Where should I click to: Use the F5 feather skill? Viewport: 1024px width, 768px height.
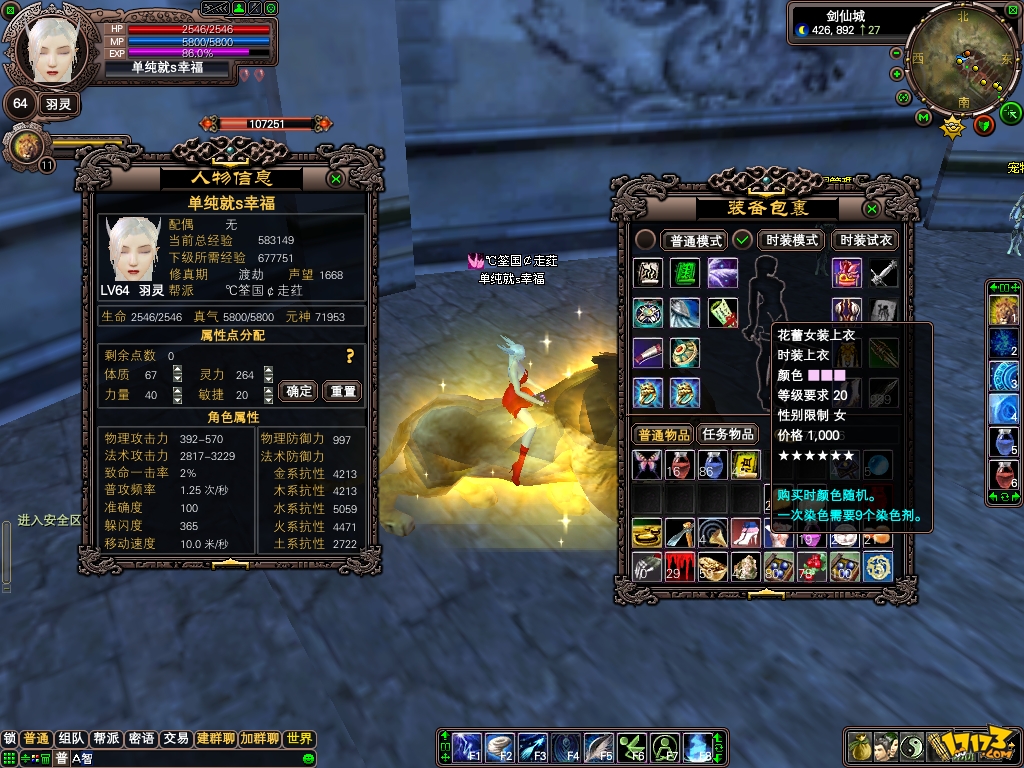click(x=599, y=746)
